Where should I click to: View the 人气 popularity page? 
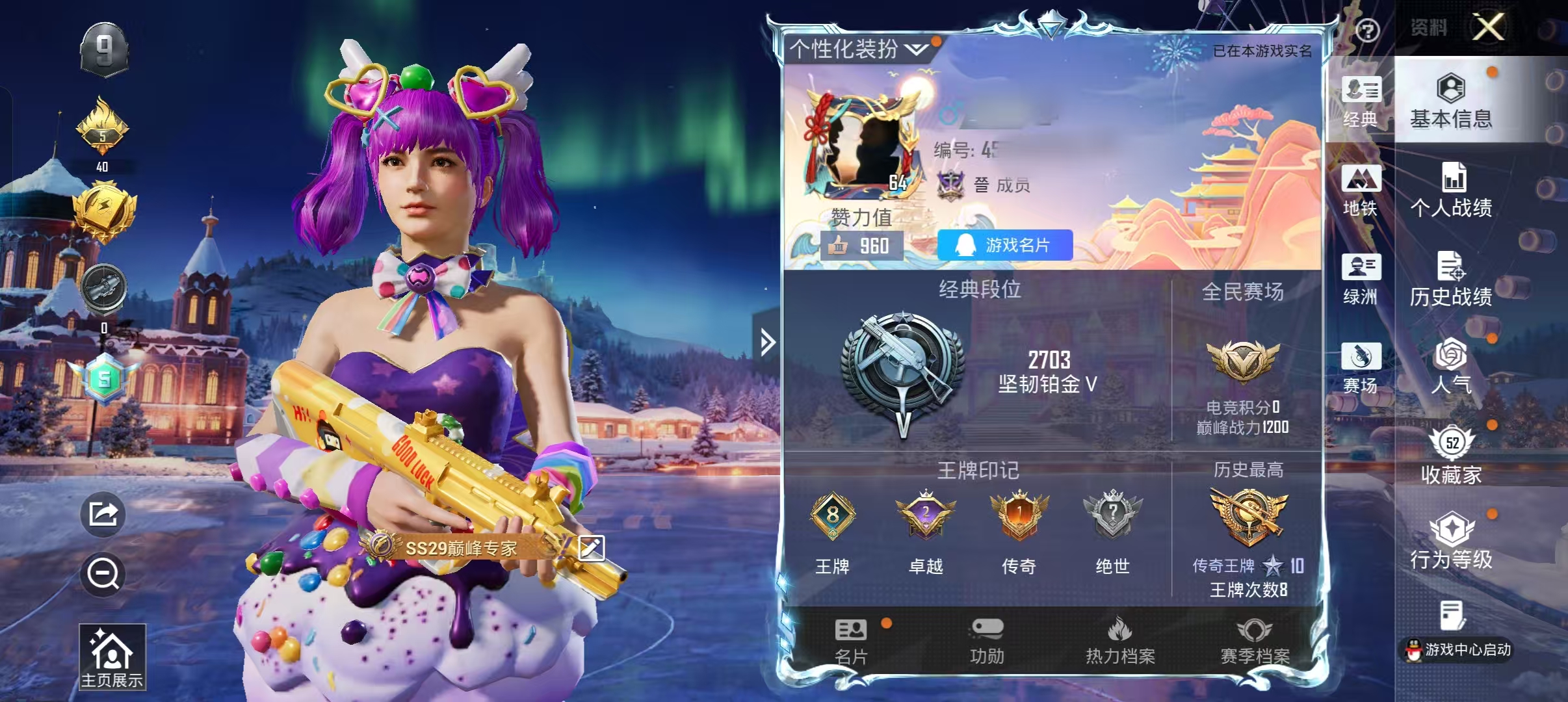coord(1451,367)
